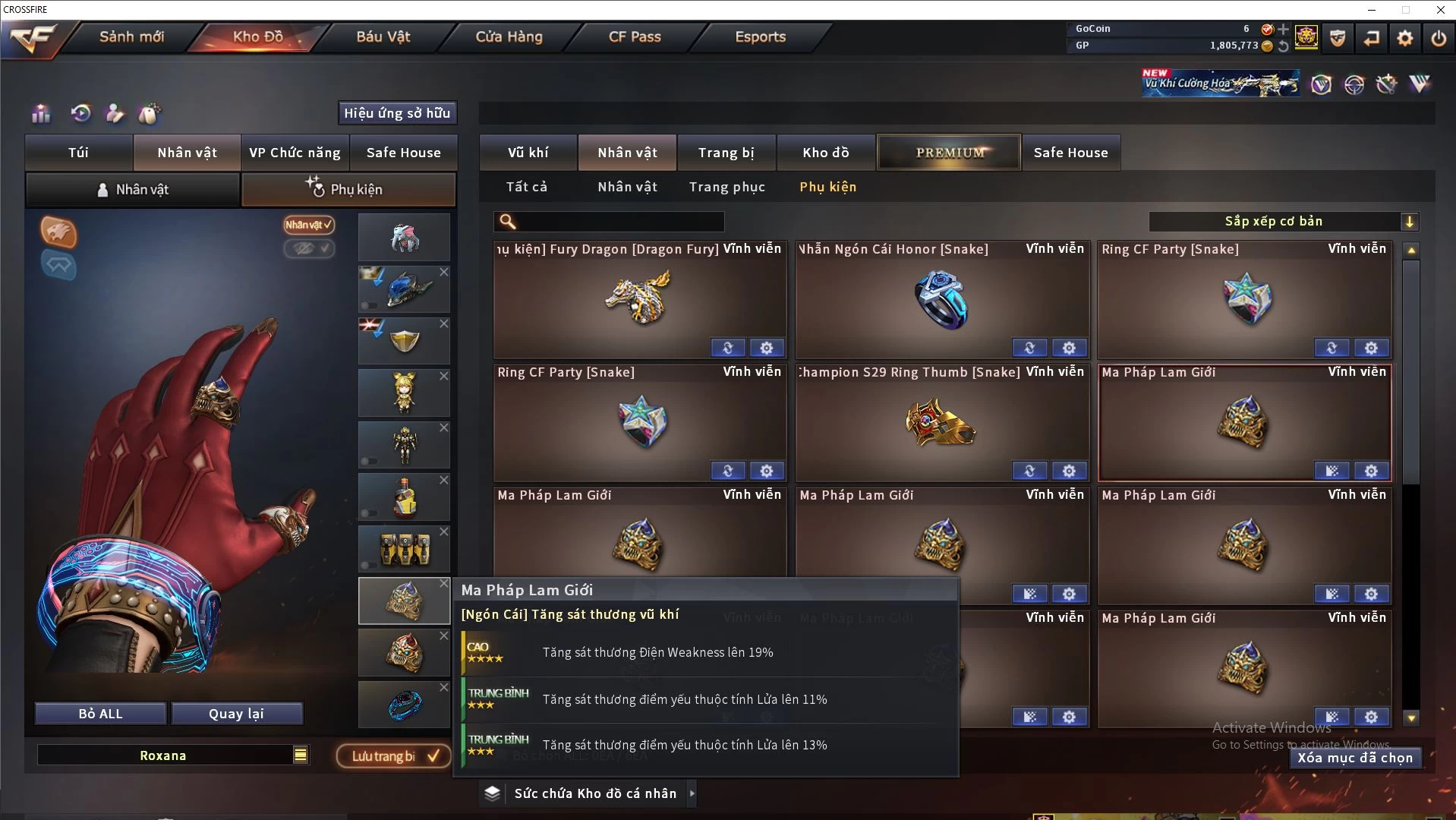Select the Champion S29 Ring Thumb item
Screen dimensions: 1456x820
click(941, 423)
